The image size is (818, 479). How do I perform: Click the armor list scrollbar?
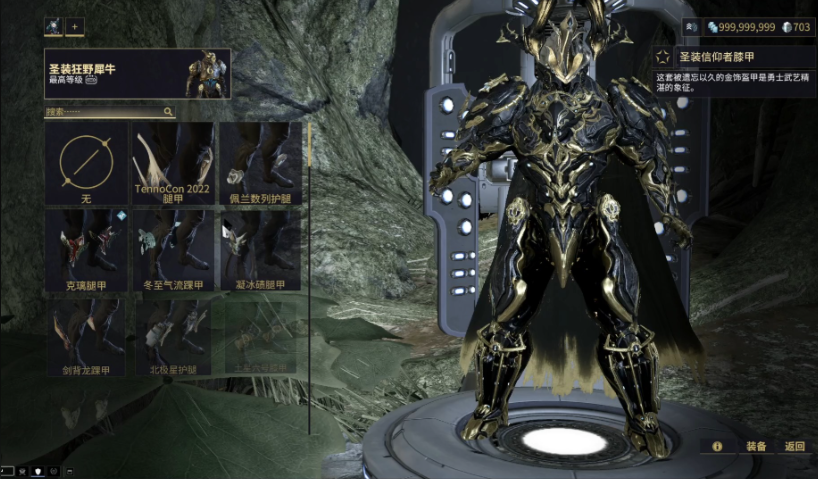(x=309, y=160)
